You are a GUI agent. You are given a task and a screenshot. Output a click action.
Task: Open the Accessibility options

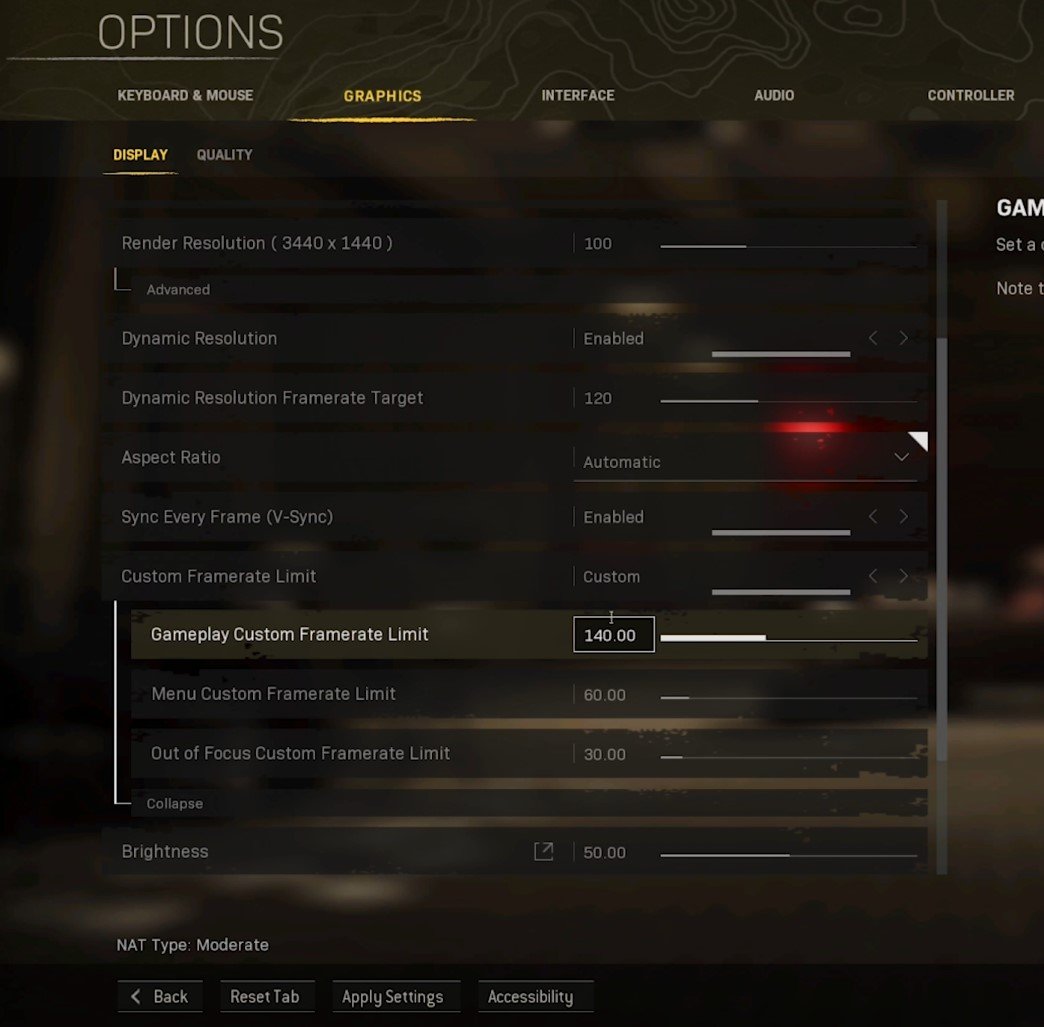530,997
